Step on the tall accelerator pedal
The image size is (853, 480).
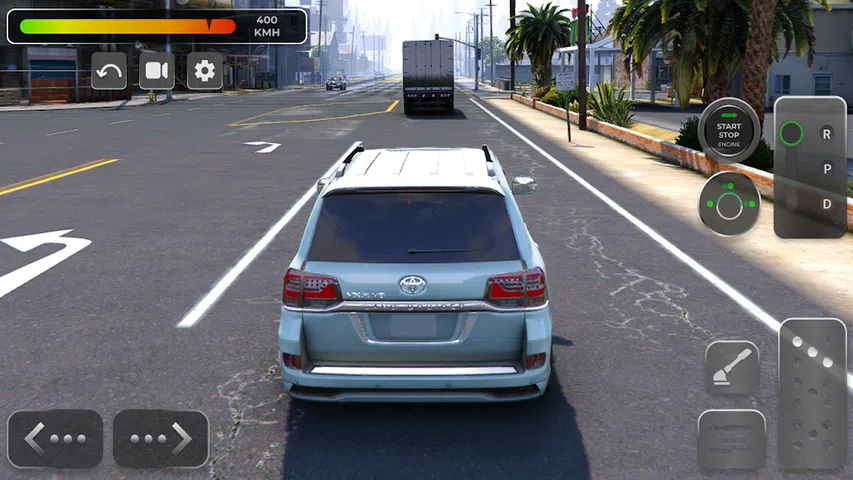(812, 393)
